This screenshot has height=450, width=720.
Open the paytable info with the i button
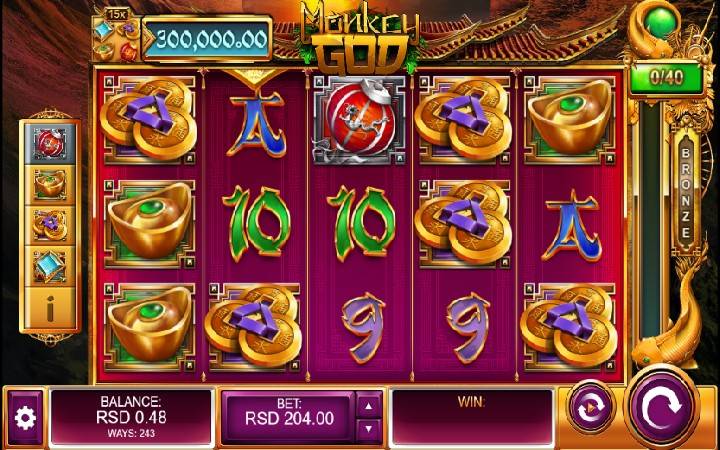(x=50, y=310)
